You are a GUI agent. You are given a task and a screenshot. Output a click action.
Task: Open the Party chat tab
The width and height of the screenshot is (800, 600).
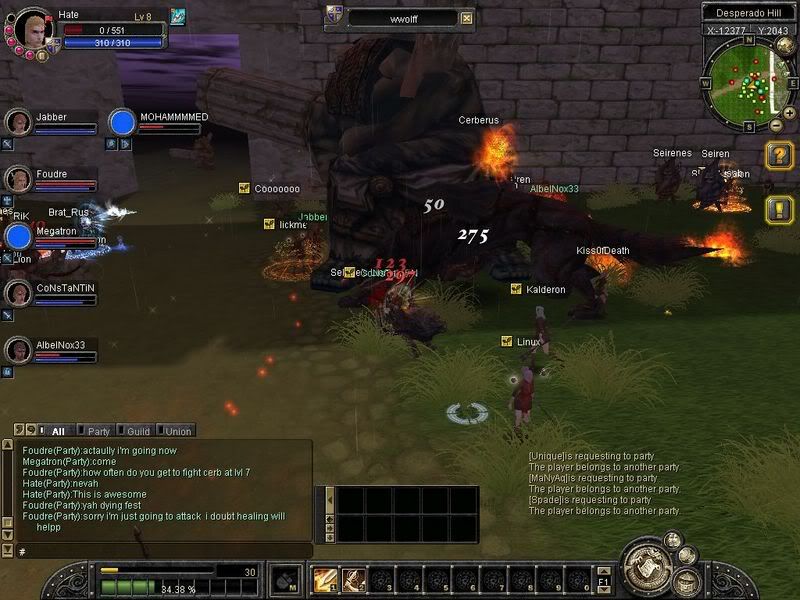coord(95,431)
